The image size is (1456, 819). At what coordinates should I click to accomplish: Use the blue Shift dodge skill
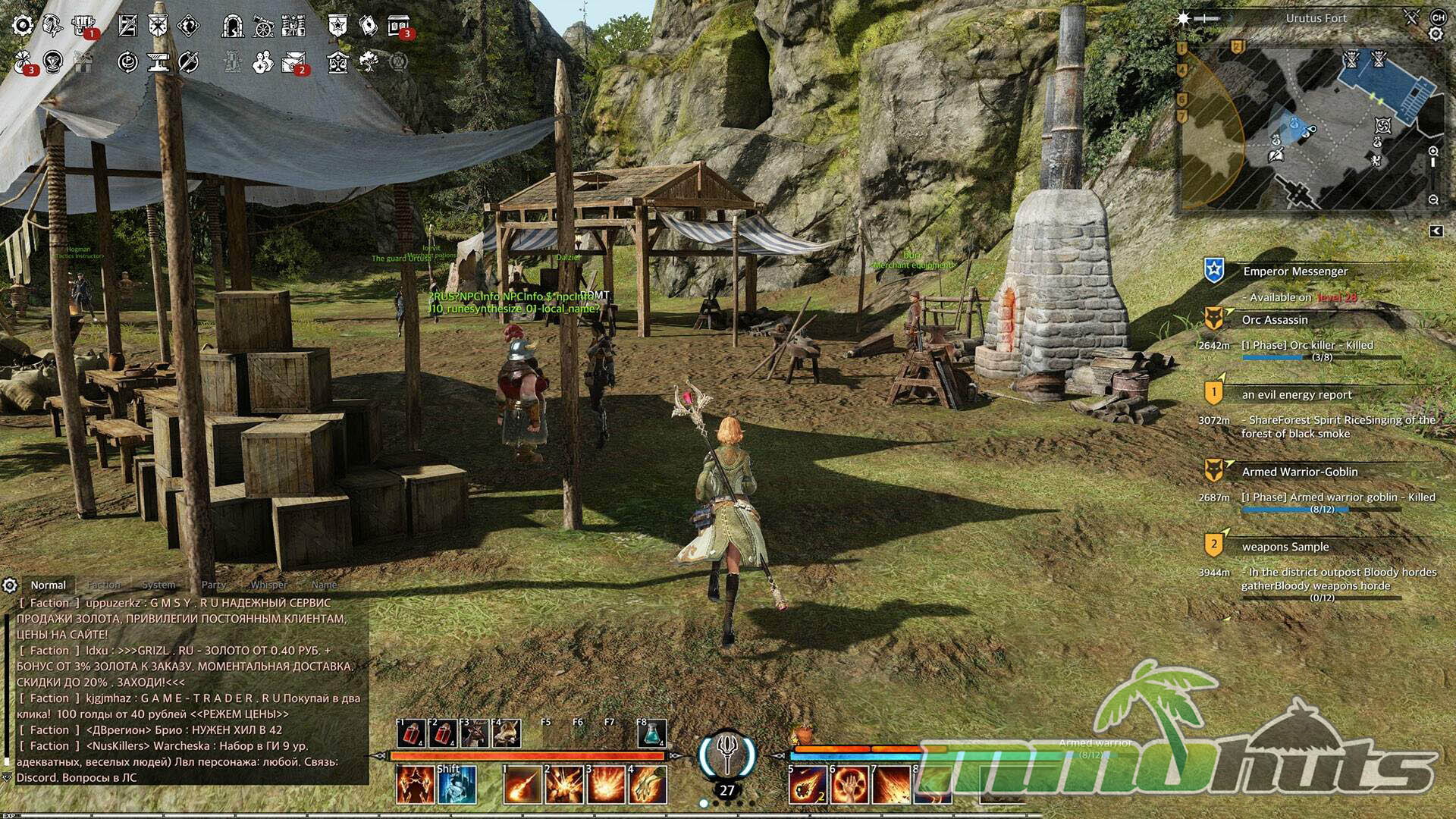point(457,784)
